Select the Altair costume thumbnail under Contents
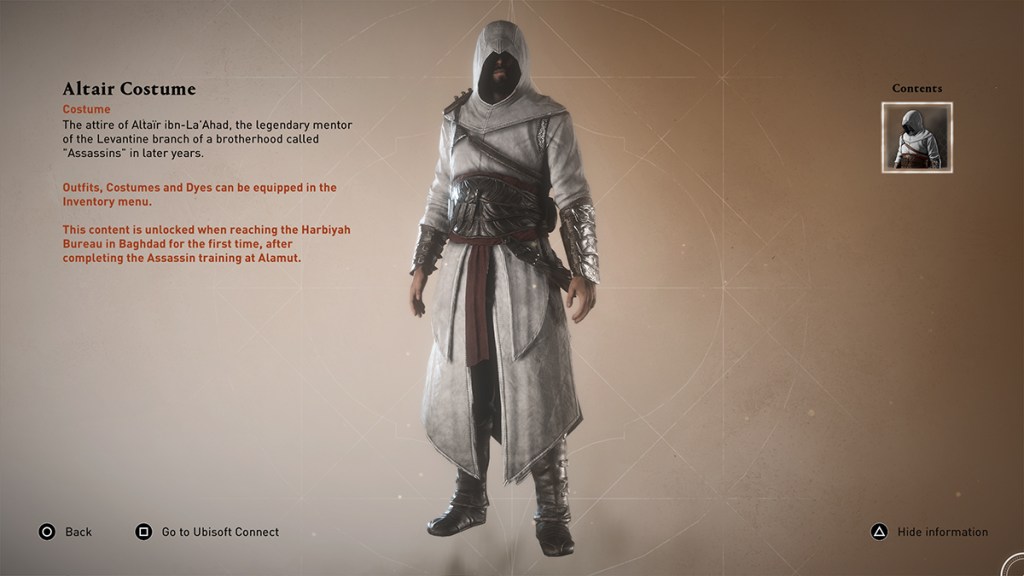The width and height of the screenshot is (1024, 576). [917, 138]
